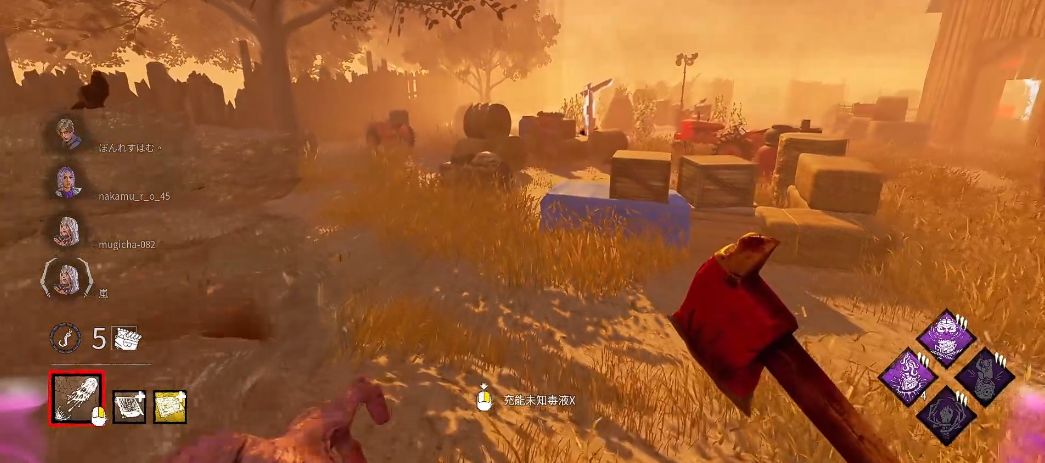Viewport: 1045px width, 463px height.
Task: Click the yellow add-on icon
Action: click(x=170, y=406)
